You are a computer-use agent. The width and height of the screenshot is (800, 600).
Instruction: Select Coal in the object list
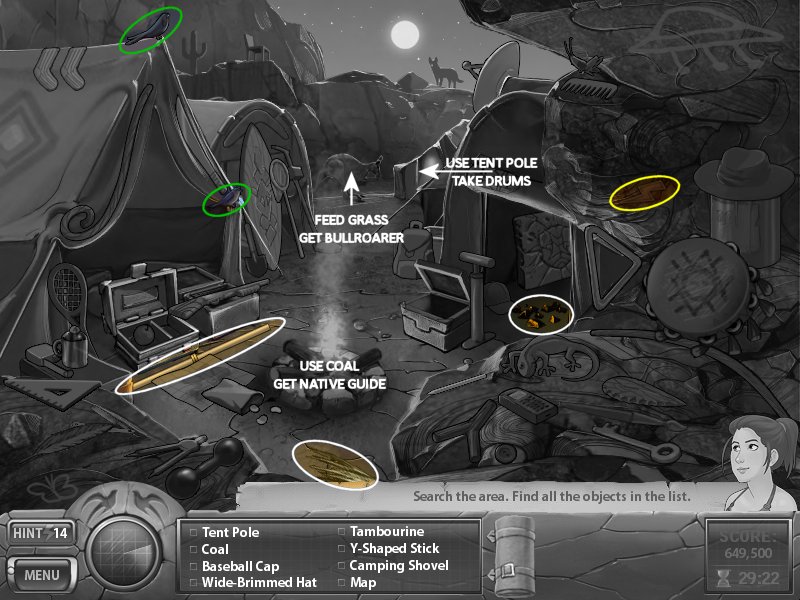tap(215, 549)
